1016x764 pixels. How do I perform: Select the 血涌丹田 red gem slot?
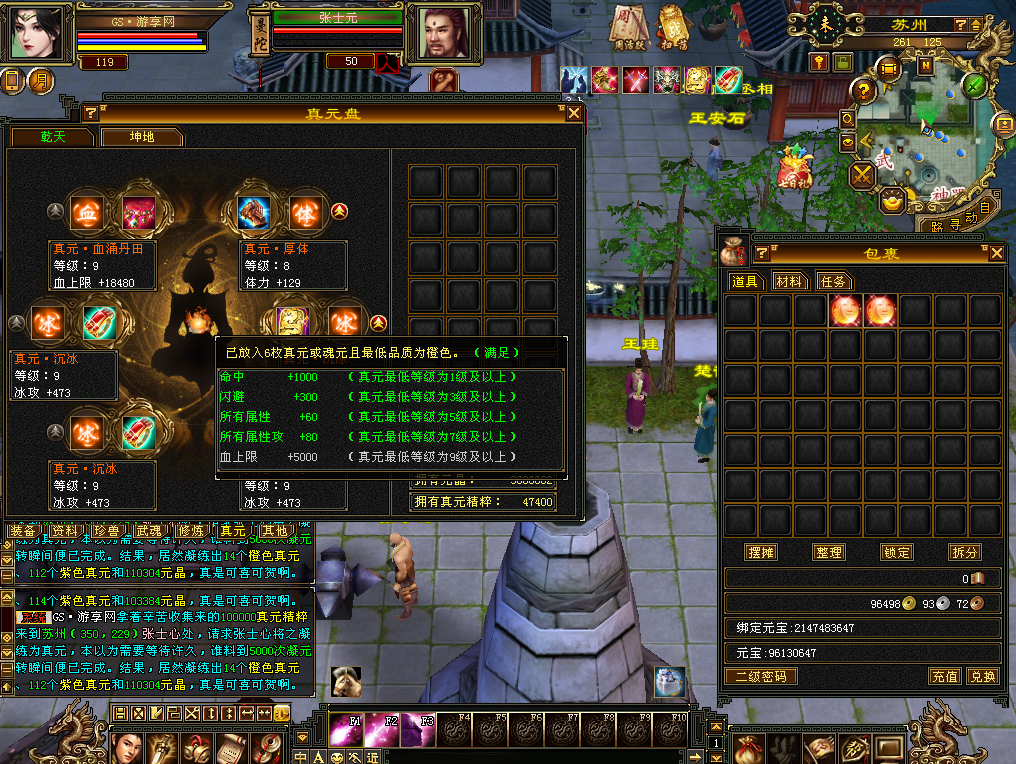pos(136,213)
